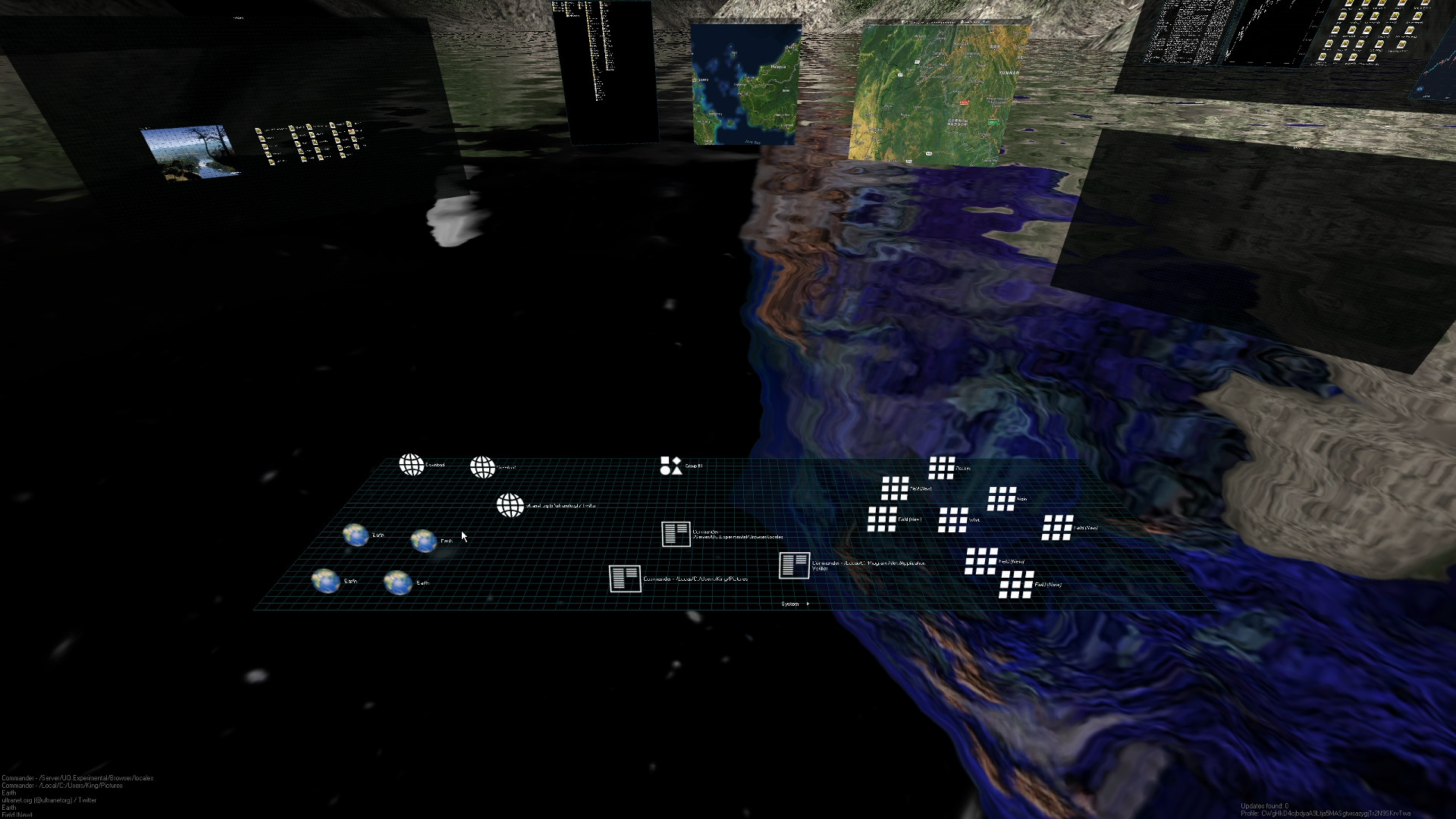The height and width of the screenshot is (819, 1456).
Task: Open Commander for /Local/C:/Users/King/Pictures
Action: (x=626, y=579)
